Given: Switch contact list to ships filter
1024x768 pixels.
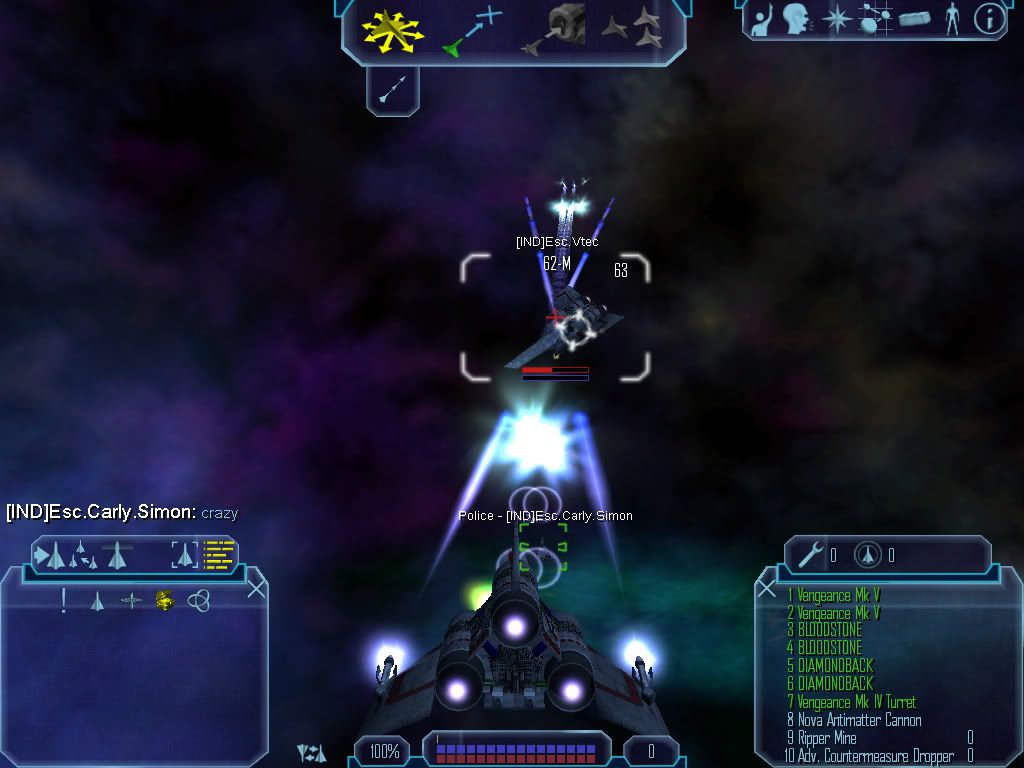Looking at the screenshot, I should pos(97,601).
